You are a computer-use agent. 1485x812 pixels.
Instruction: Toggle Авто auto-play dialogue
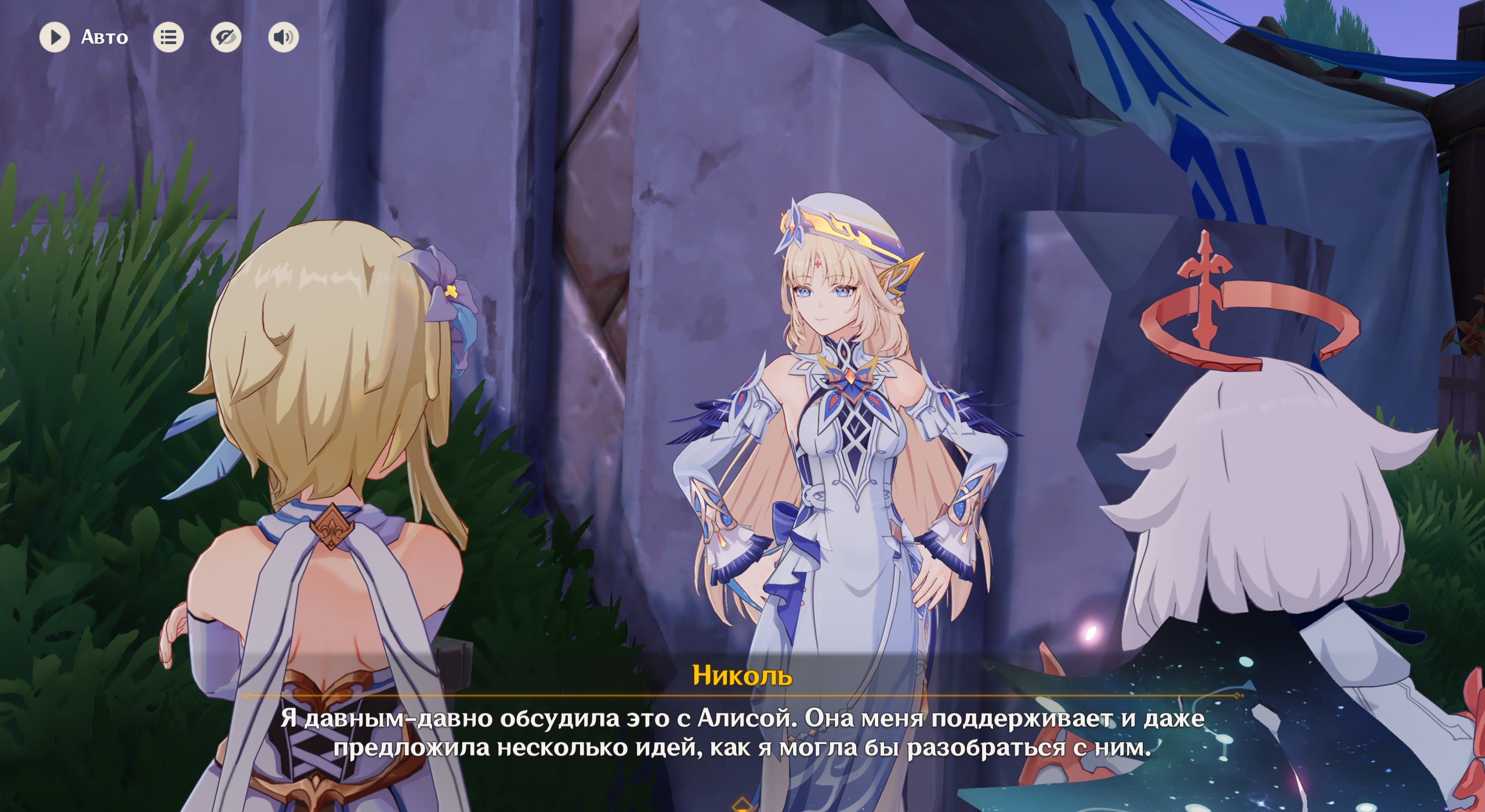coord(55,38)
